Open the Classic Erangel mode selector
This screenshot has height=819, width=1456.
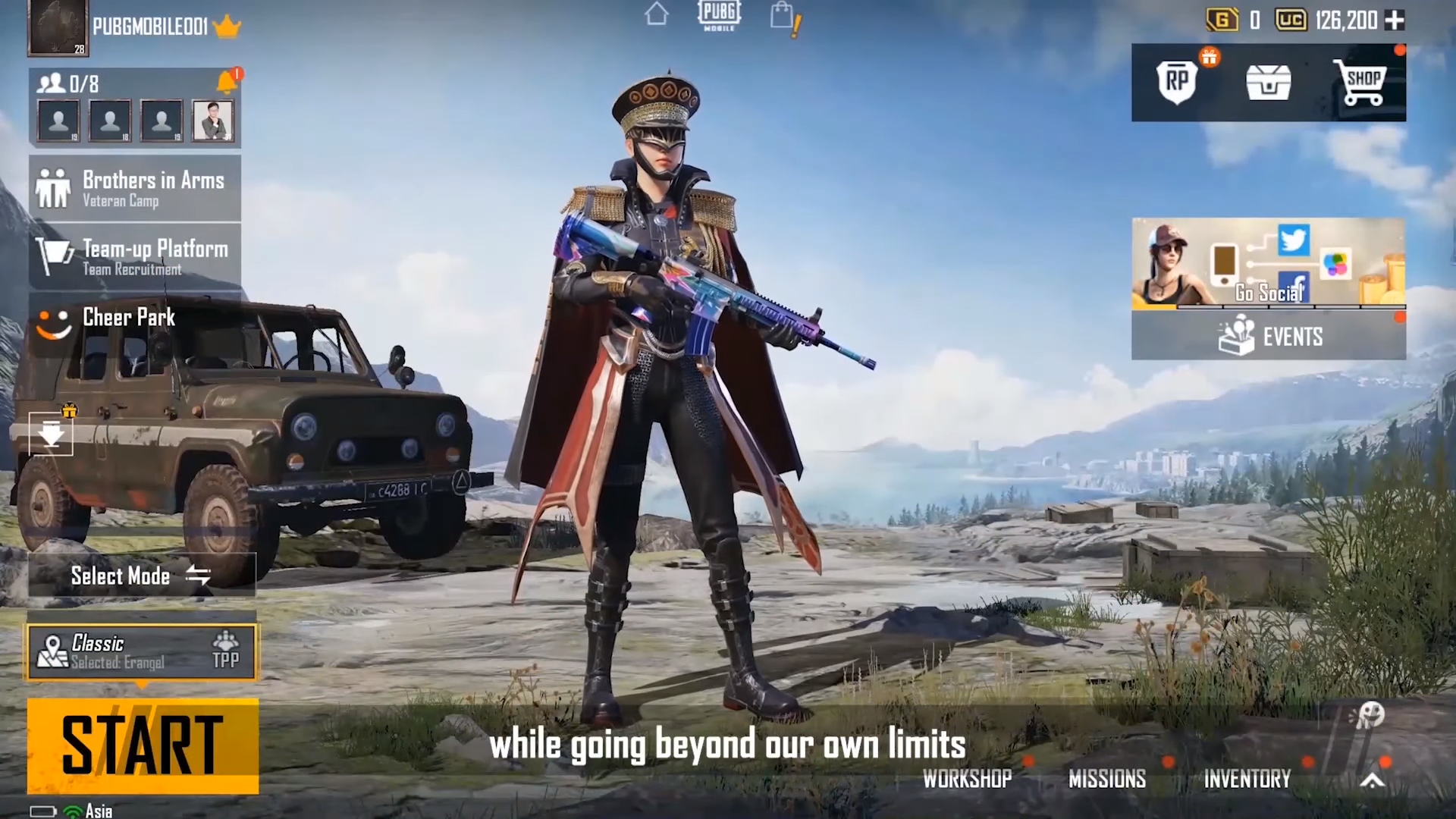(x=143, y=652)
